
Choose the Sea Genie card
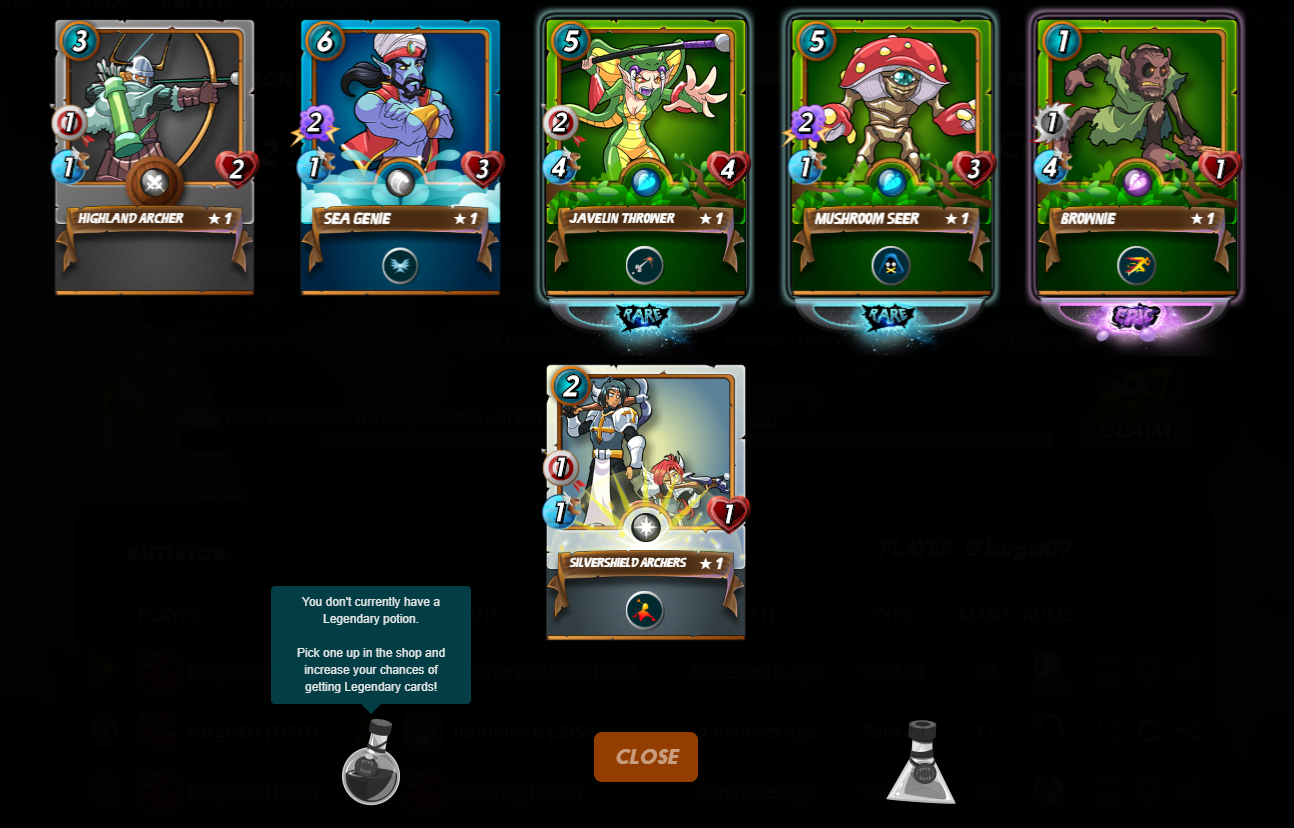pyautogui.click(x=400, y=157)
